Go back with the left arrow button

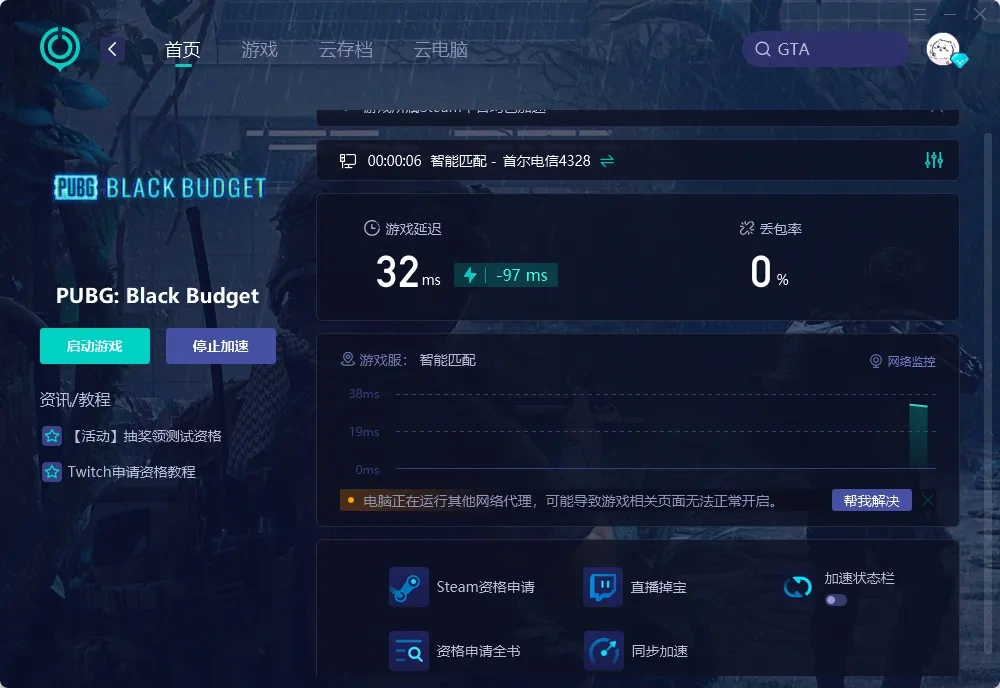(113, 49)
